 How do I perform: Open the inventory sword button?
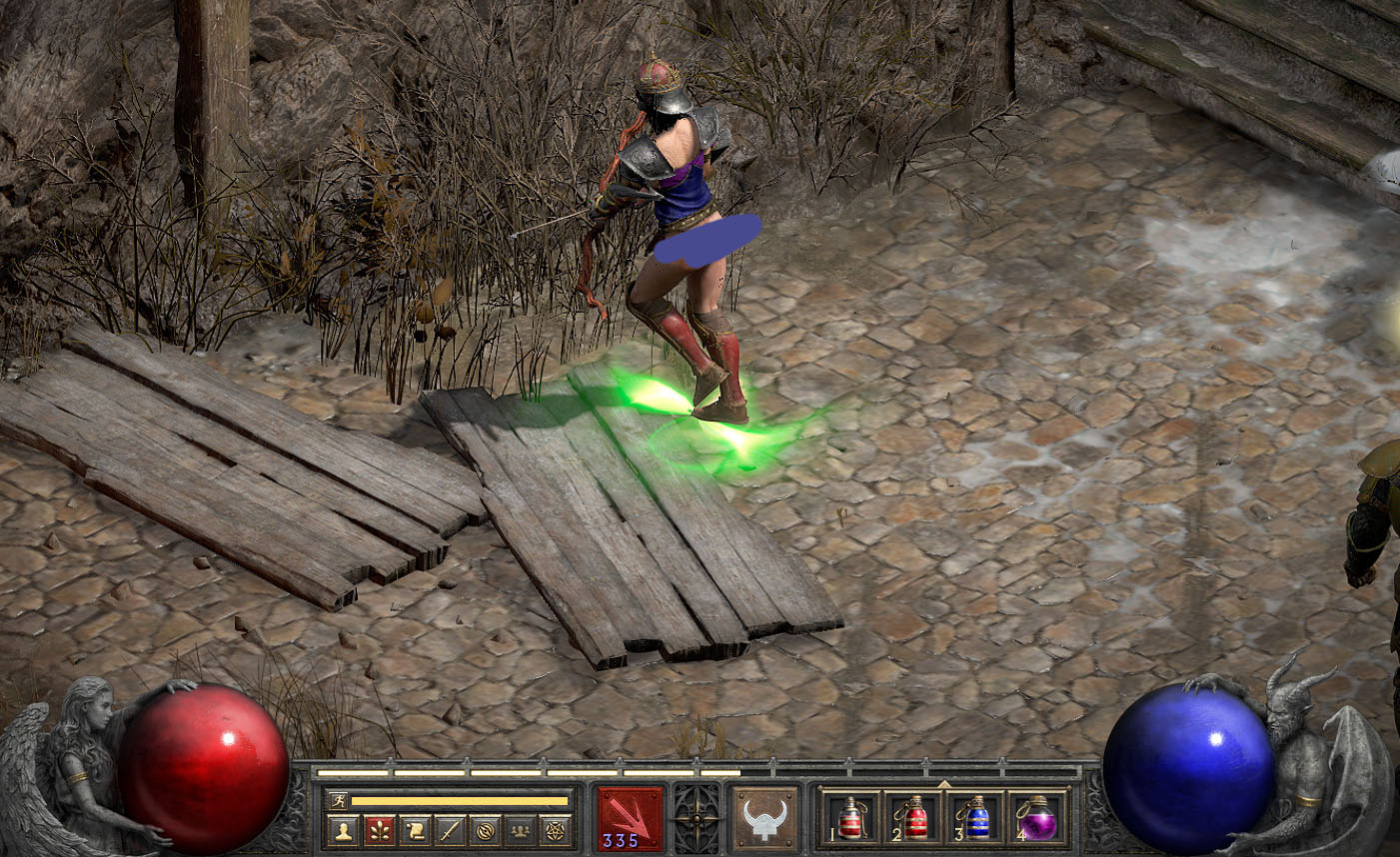(450, 830)
